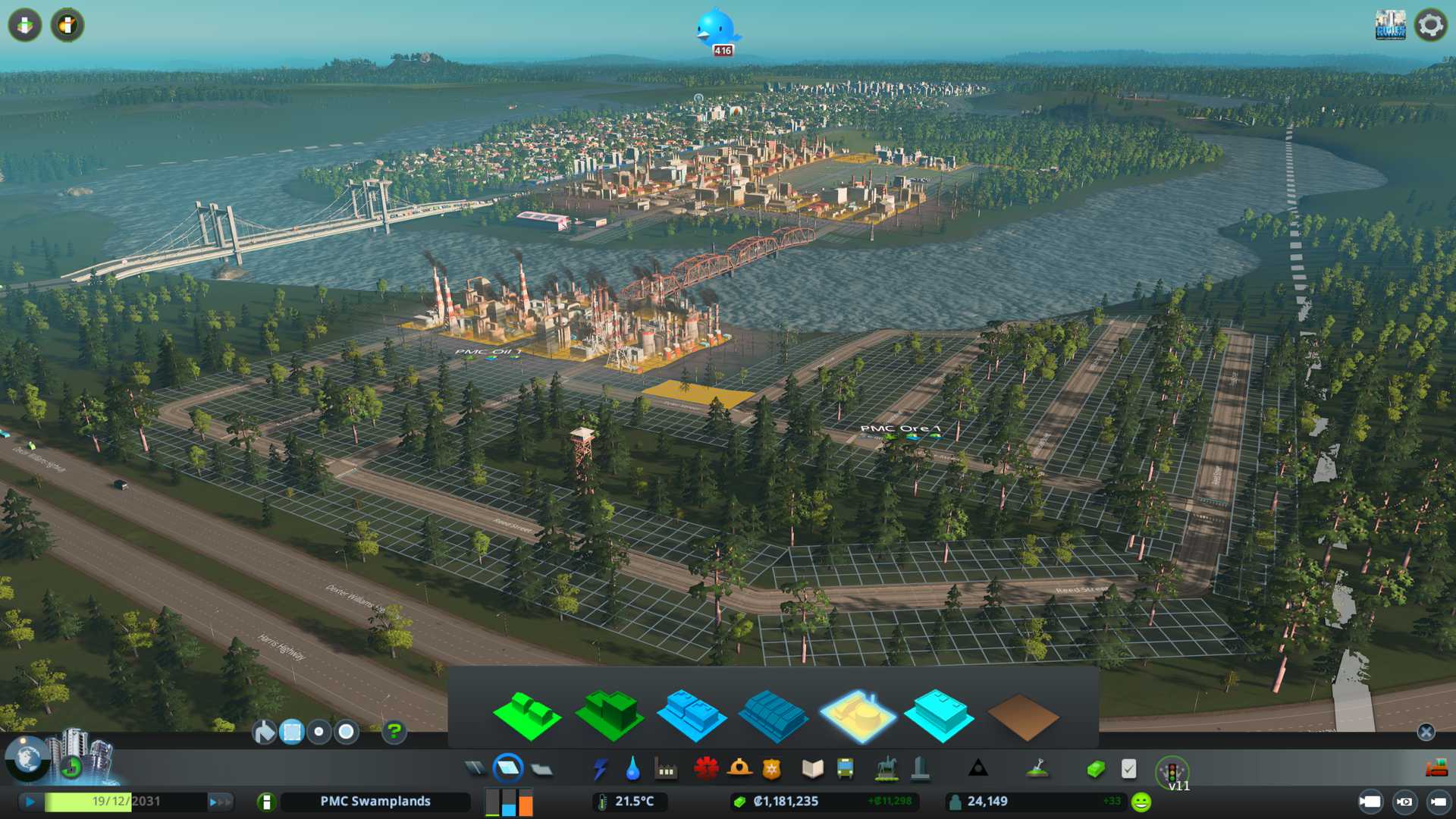The width and height of the screenshot is (1456, 819).
Task: Select low density commercial zoning
Action: (691, 715)
